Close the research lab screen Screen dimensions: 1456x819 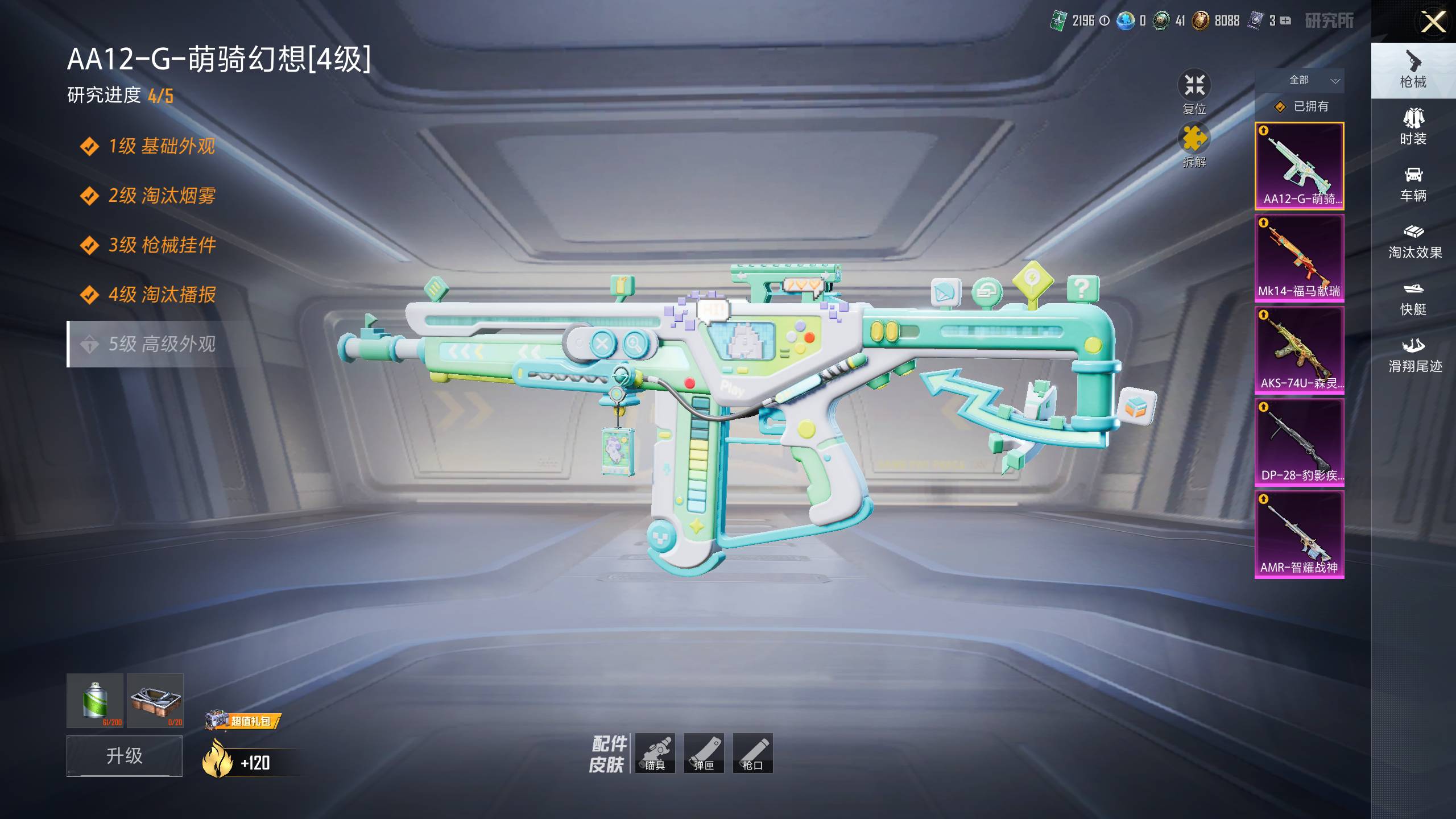click(1433, 23)
